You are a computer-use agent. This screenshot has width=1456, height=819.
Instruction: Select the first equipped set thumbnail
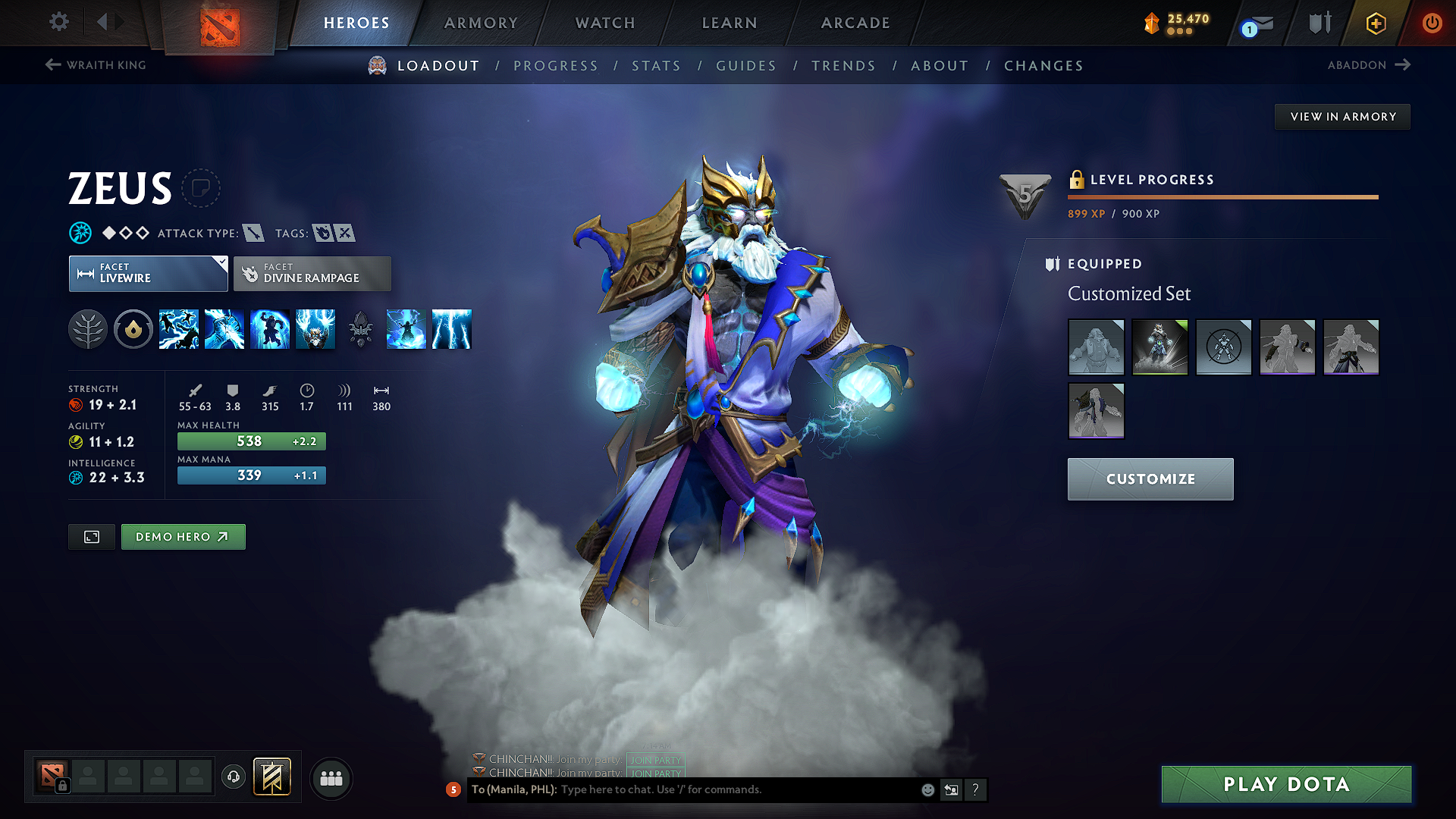click(x=1096, y=347)
